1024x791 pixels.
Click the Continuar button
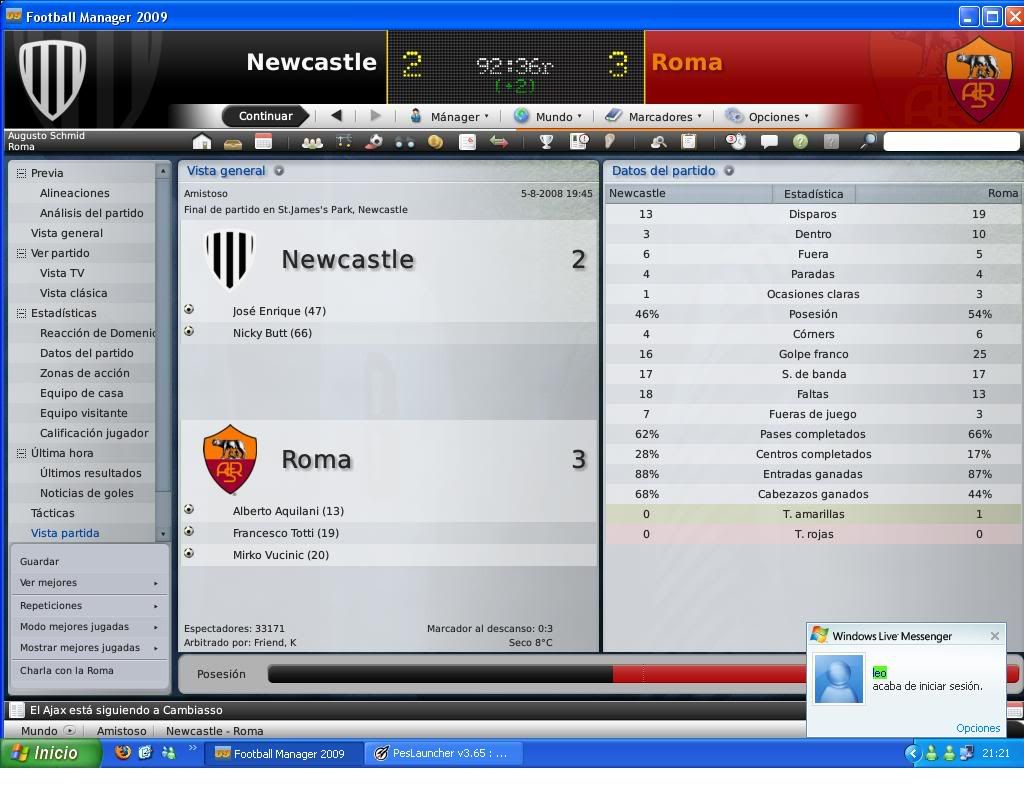coord(265,116)
